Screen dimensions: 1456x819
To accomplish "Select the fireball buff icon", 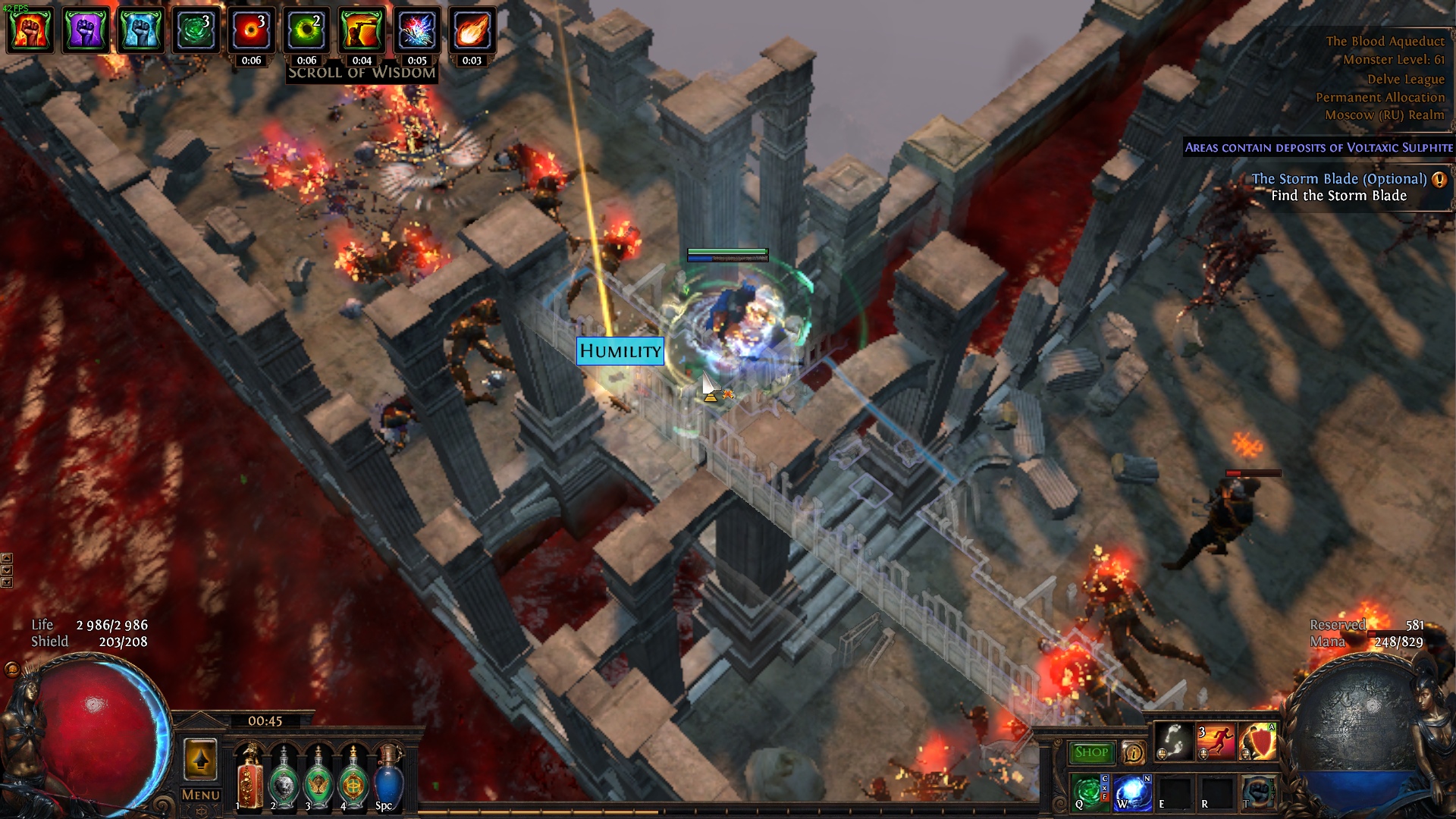I will [472, 30].
